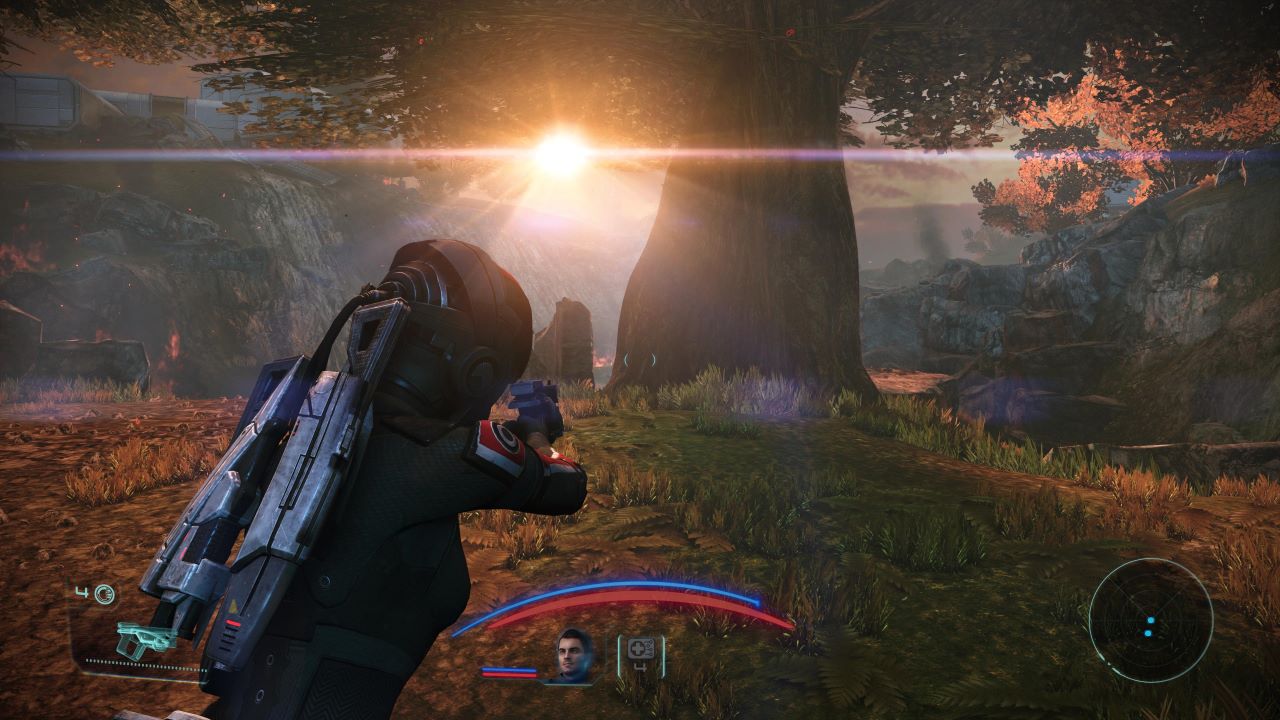Click the lower blue blip on the radar
This screenshot has height=720, width=1280.
click(x=1149, y=633)
